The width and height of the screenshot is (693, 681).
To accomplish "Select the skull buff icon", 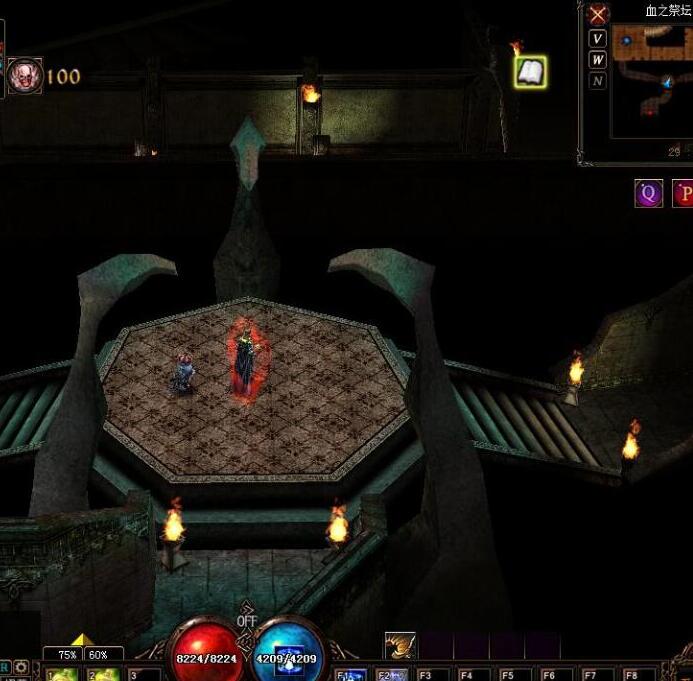I will click(x=25, y=77).
